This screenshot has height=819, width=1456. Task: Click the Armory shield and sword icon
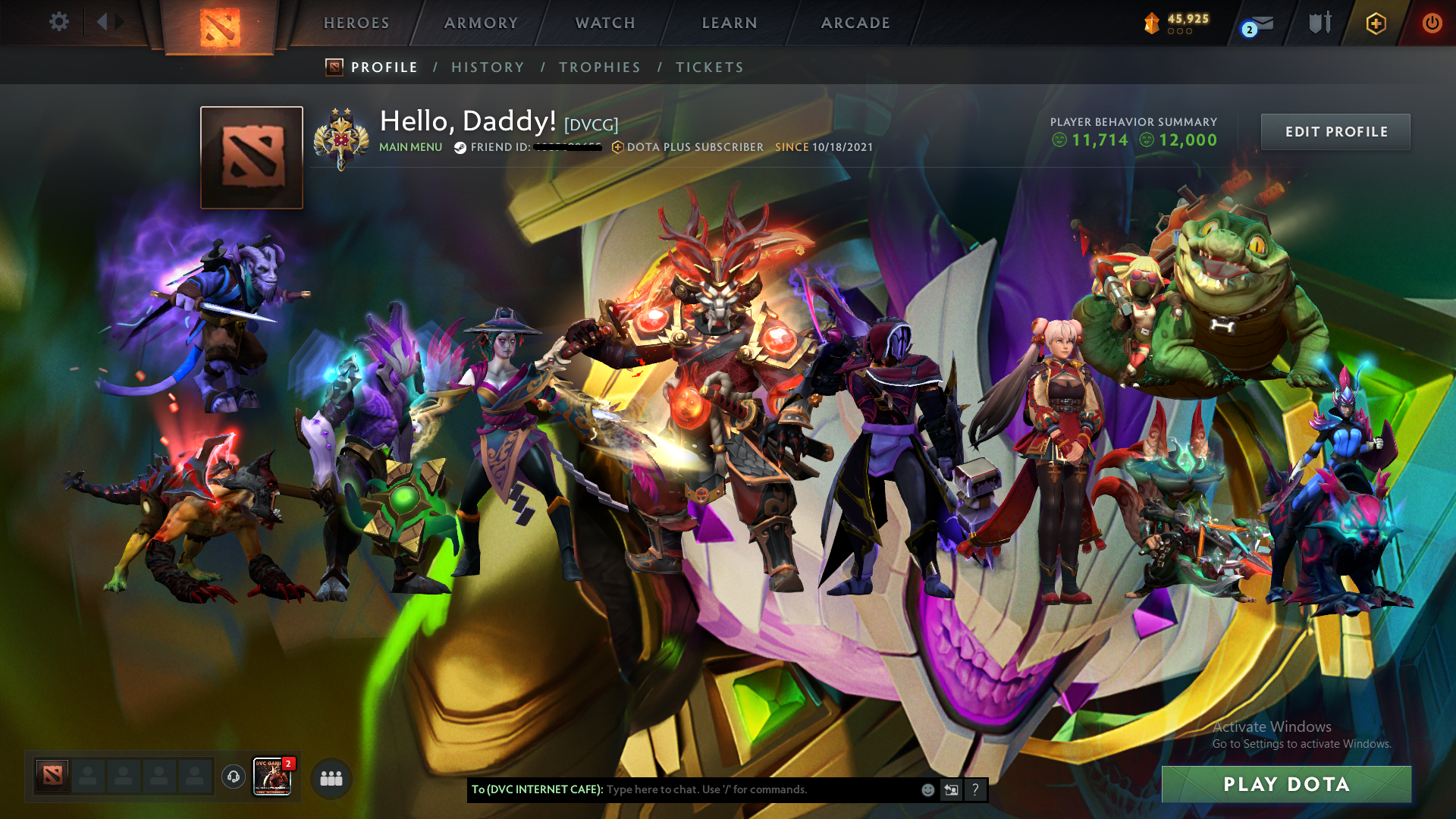click(1319, 23)
